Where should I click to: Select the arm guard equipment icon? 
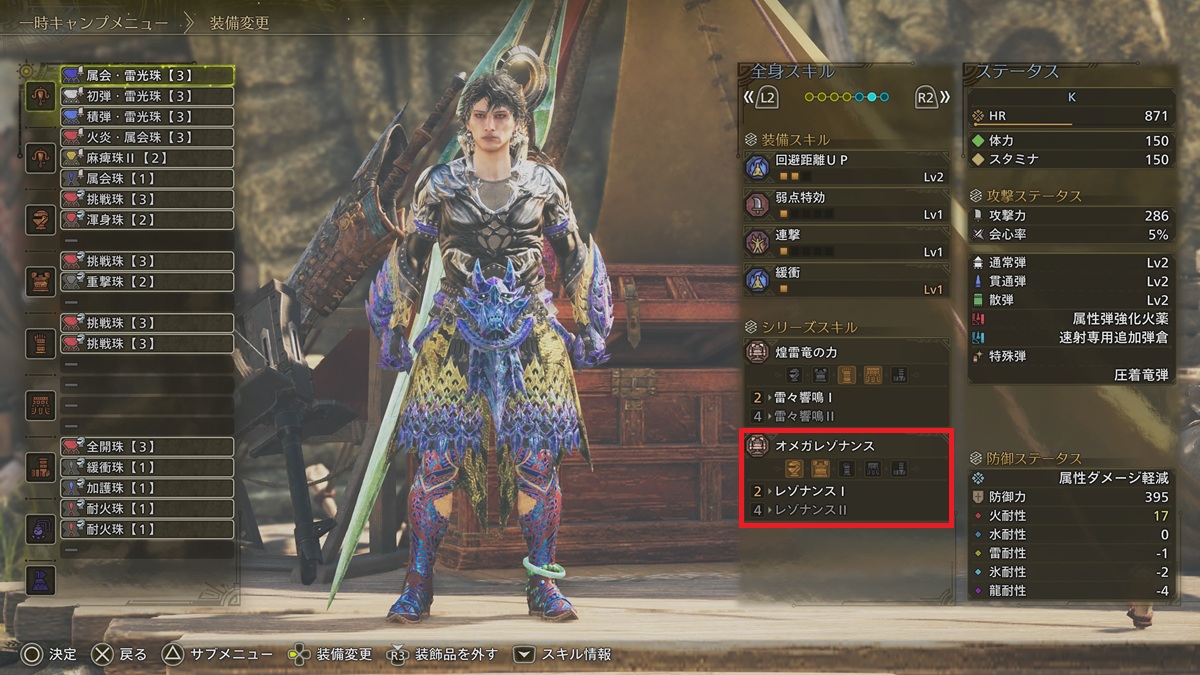[41, 343]
